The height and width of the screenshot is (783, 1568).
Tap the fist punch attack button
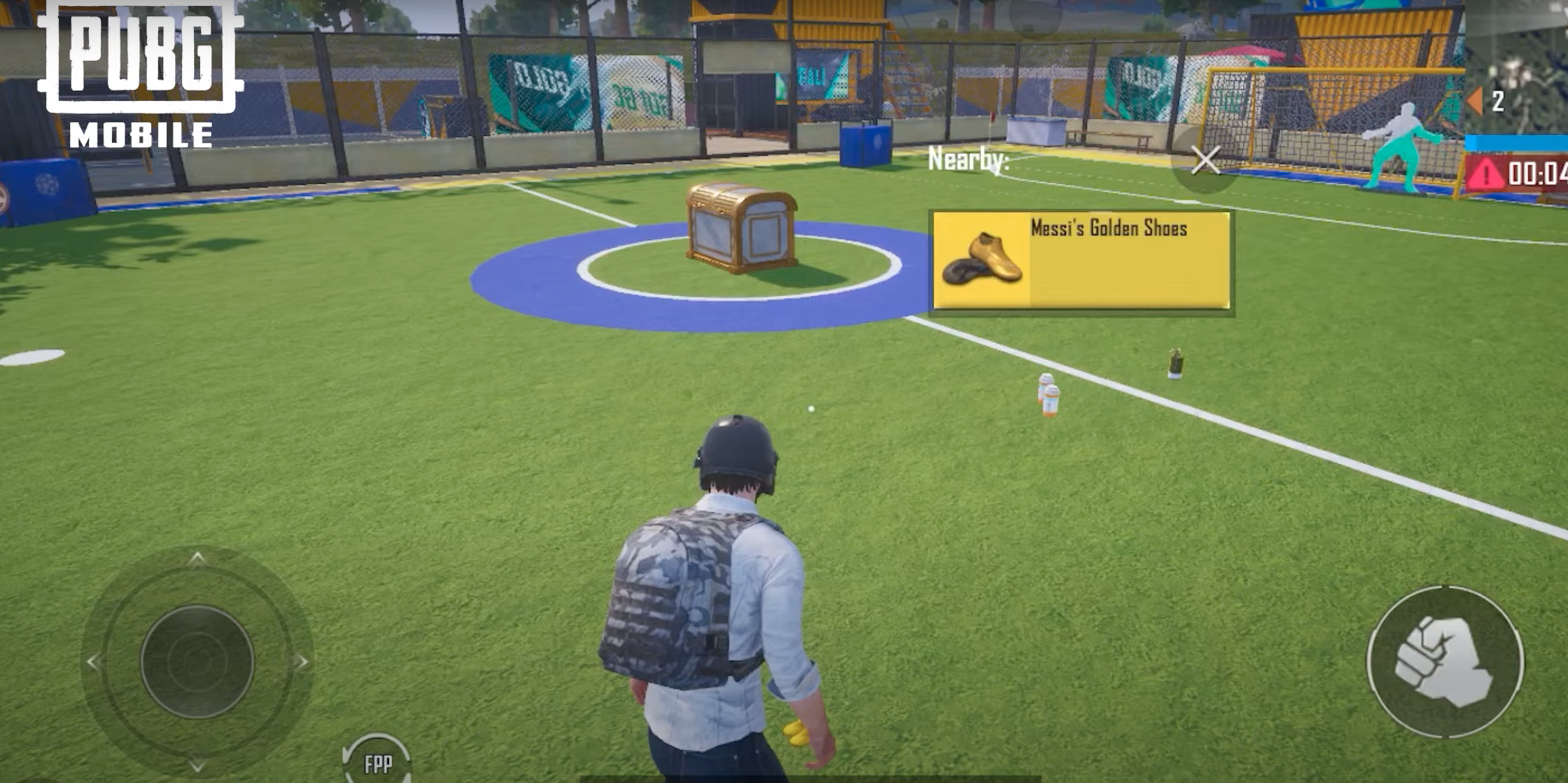(1444, 662)
